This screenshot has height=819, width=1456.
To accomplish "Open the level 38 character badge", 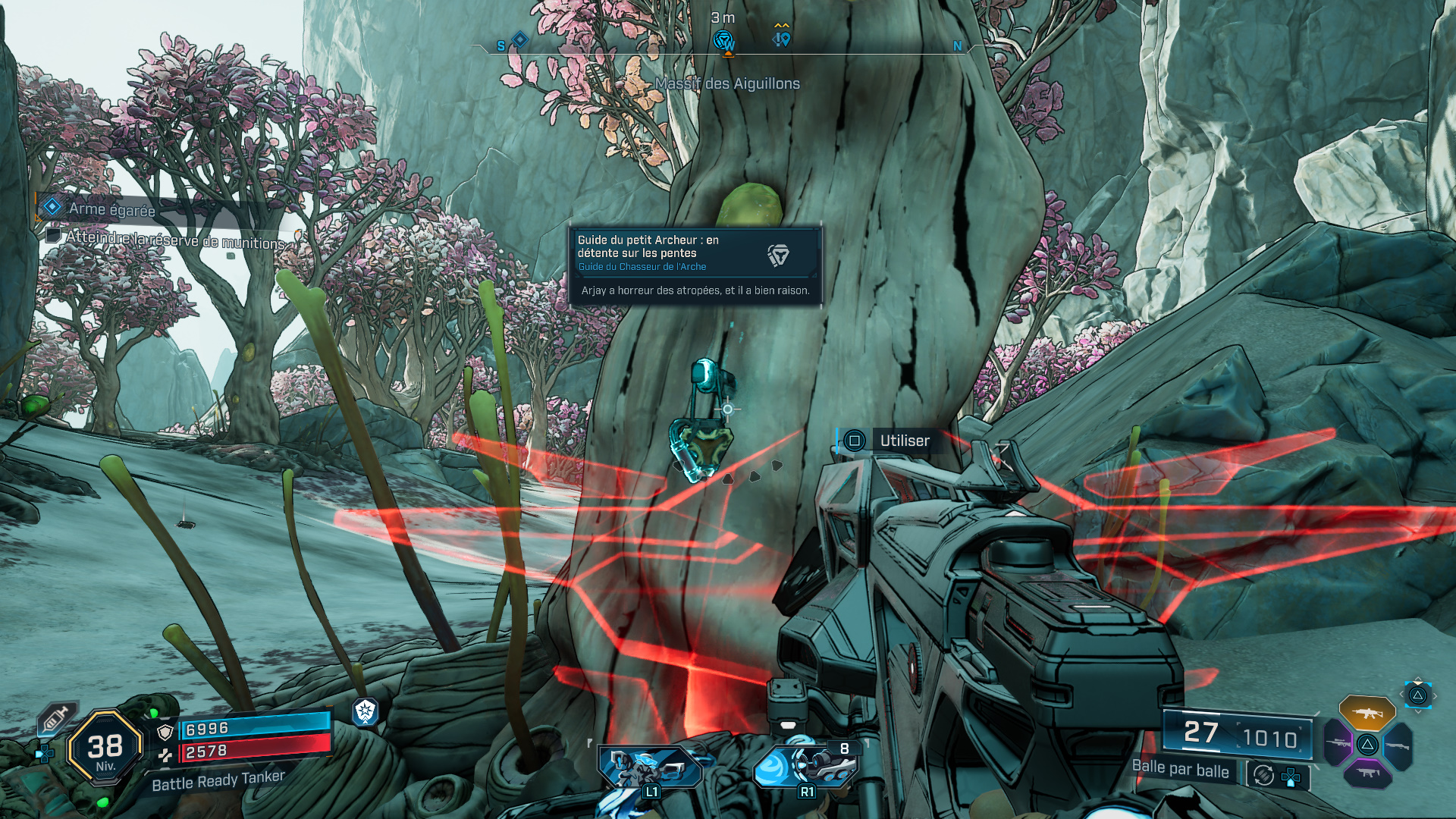I will click(x=105, y=748).
